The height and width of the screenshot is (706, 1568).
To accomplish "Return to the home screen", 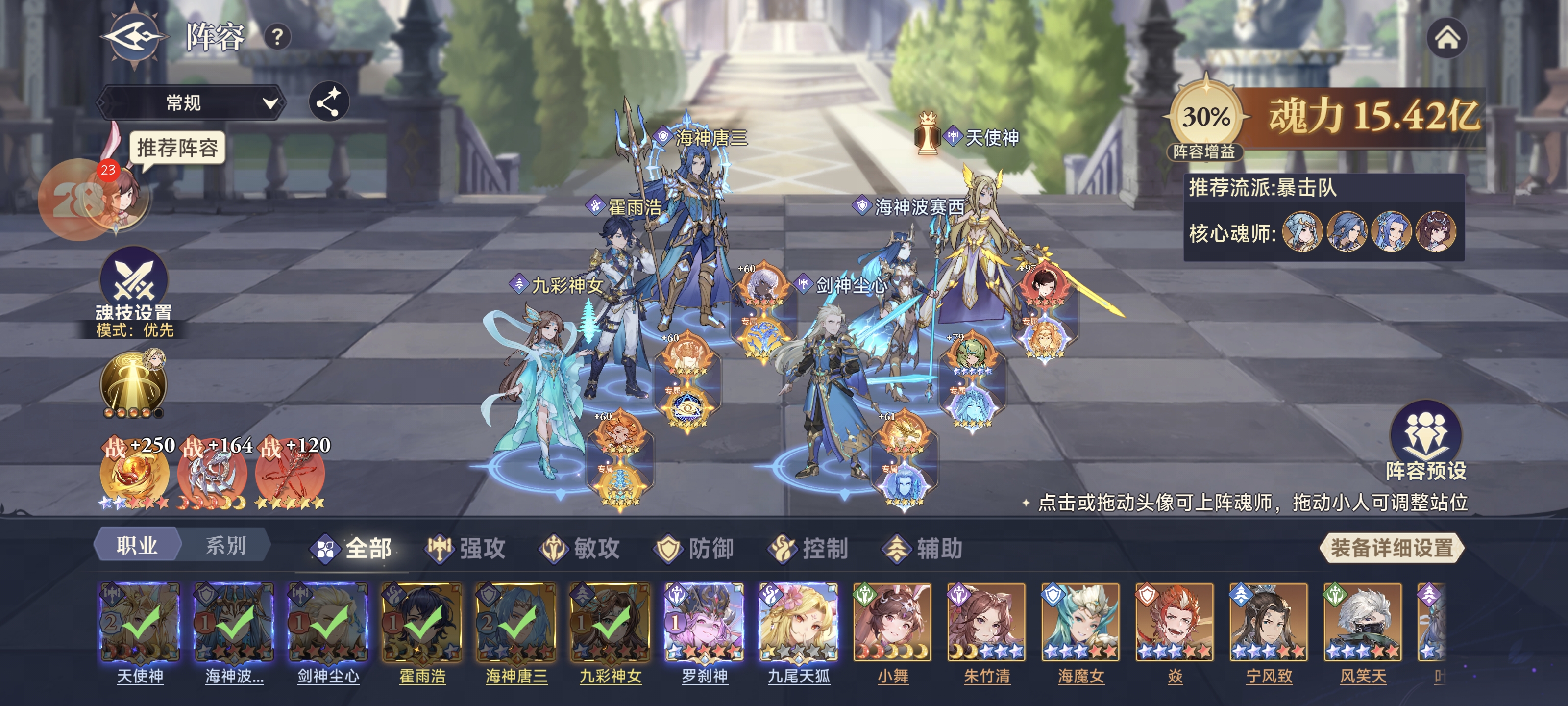I will pos(1447,38).
